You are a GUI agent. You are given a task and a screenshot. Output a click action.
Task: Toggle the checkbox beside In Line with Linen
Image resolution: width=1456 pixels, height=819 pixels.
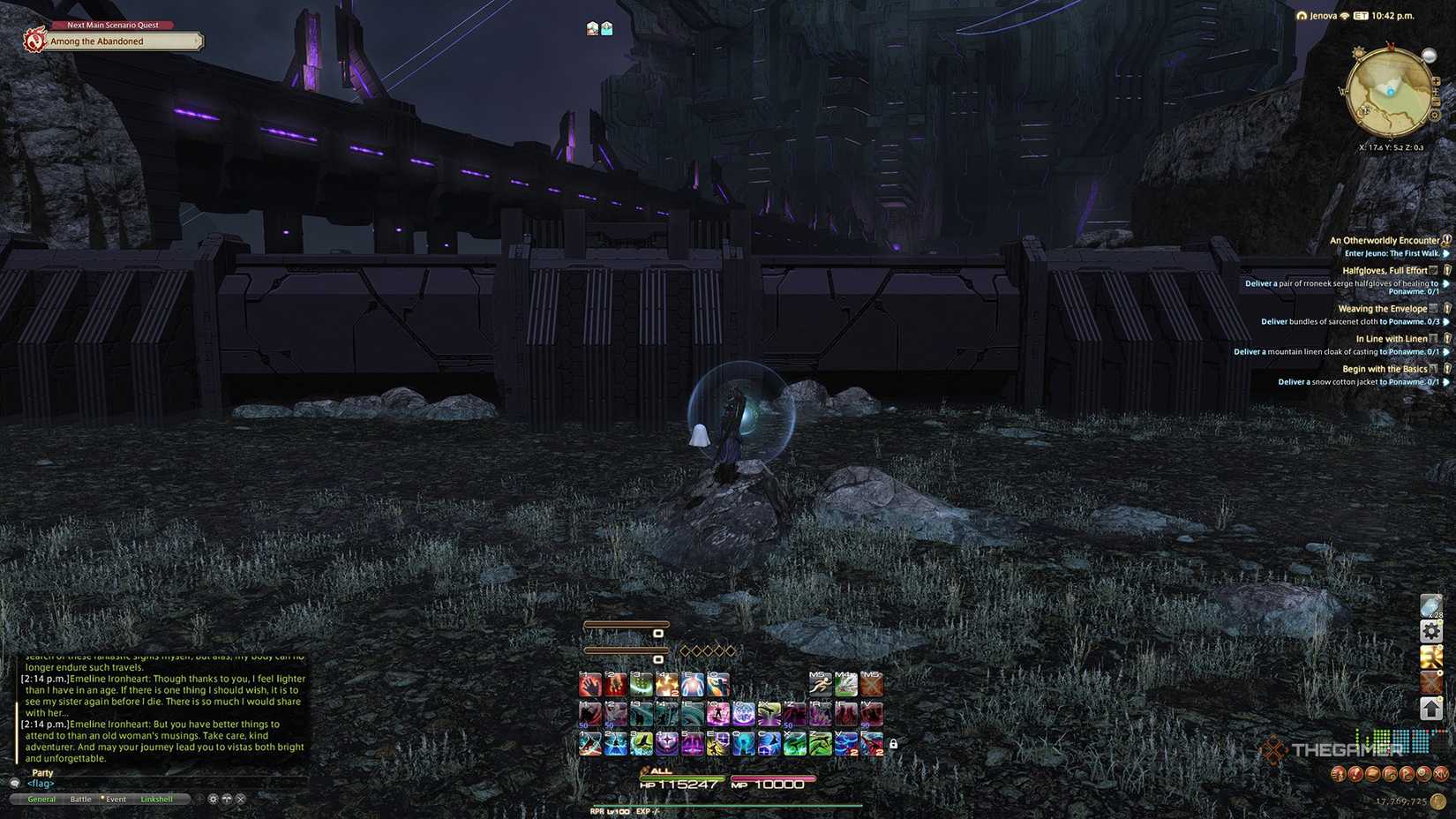pos(1435,339)
